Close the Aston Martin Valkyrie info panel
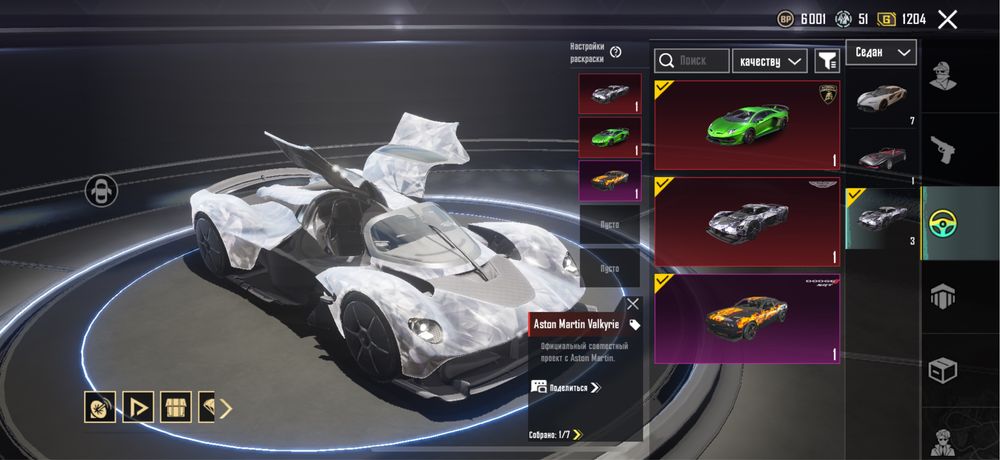 point(632,303)
